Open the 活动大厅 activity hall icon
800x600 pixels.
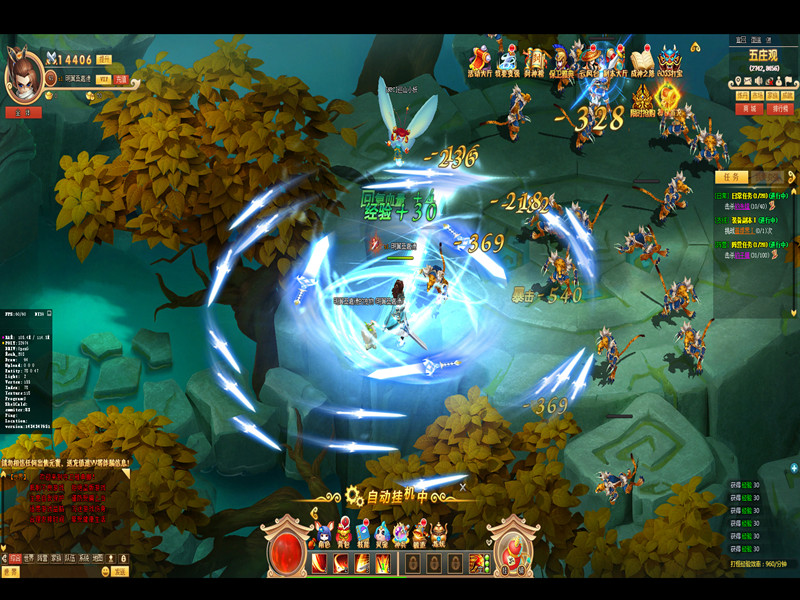coord(479,61)
